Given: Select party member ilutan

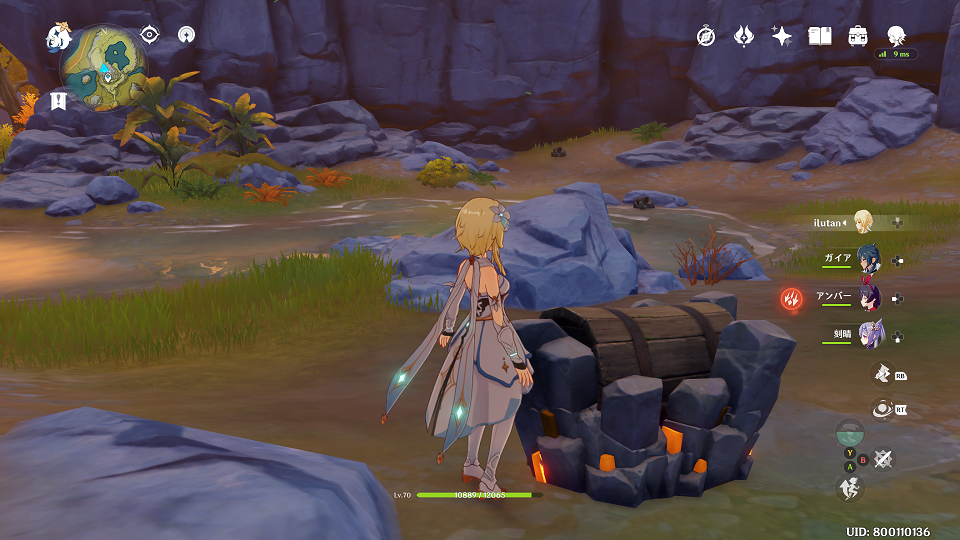Looking at the screenshot, I should (862, 222).
